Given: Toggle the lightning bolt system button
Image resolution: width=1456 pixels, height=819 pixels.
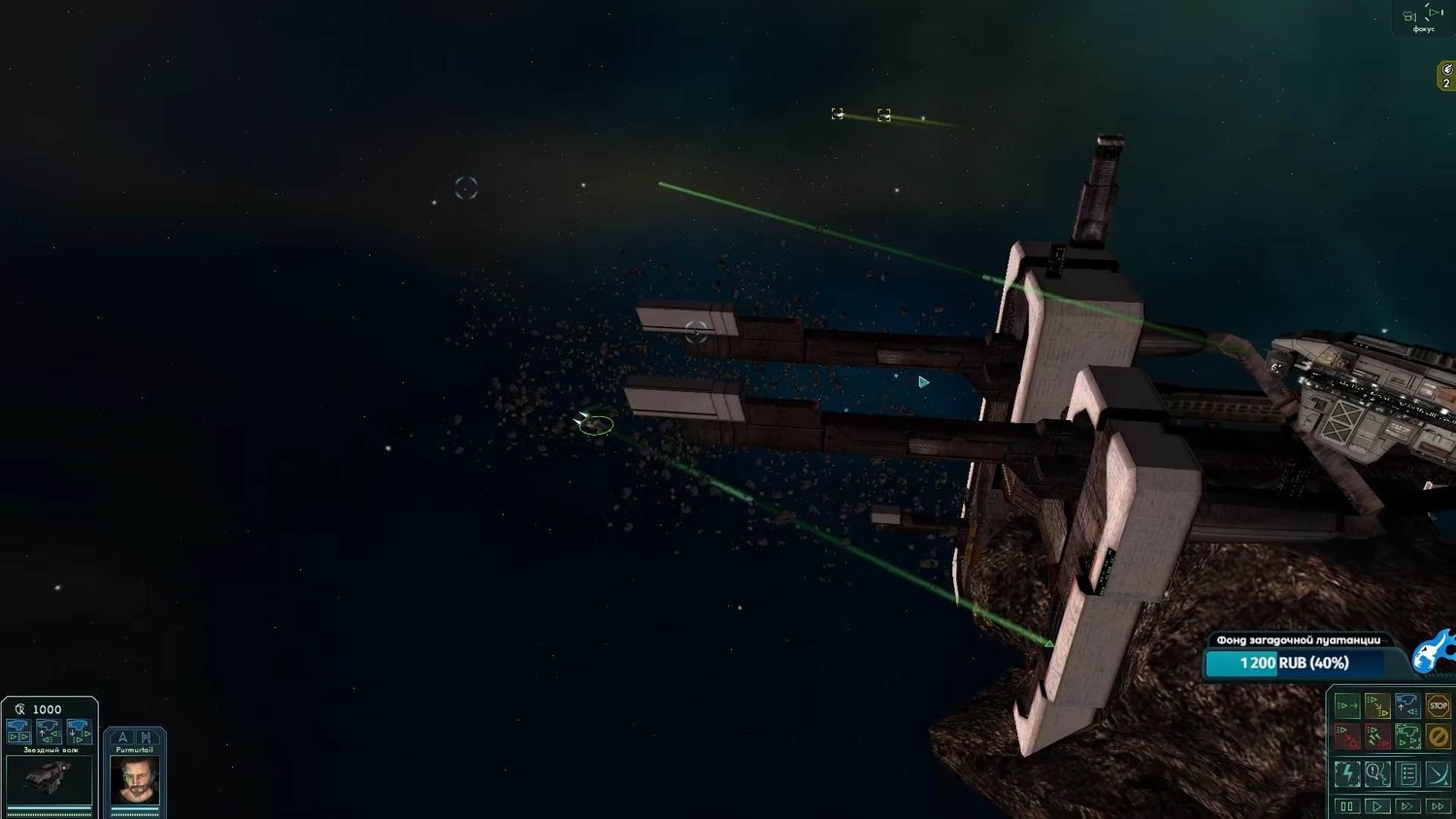Looking at the screenshot, I should pos(1346,773).
